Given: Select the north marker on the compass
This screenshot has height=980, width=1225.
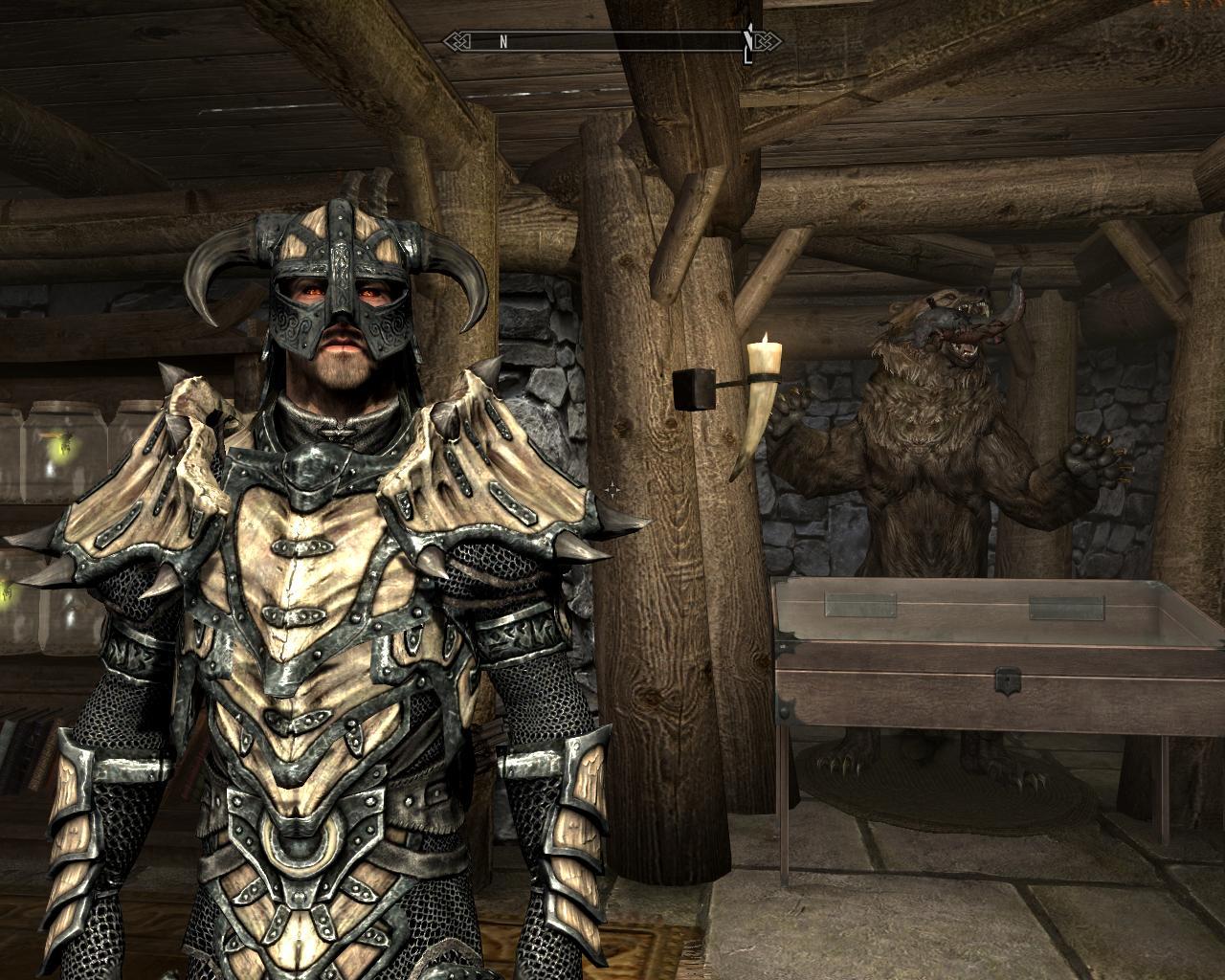Looking at the screenshot, I should (502, 41).
